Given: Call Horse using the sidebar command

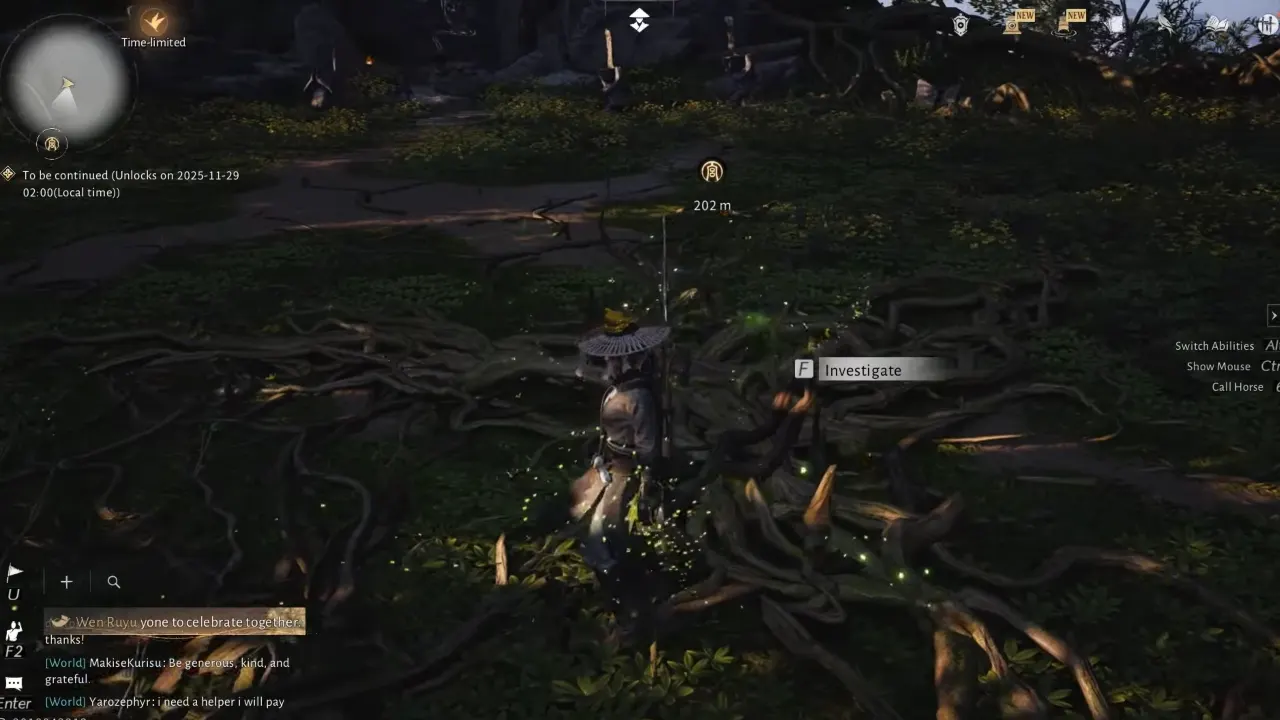Looking at the screenshot, I should click(1237, 387).
